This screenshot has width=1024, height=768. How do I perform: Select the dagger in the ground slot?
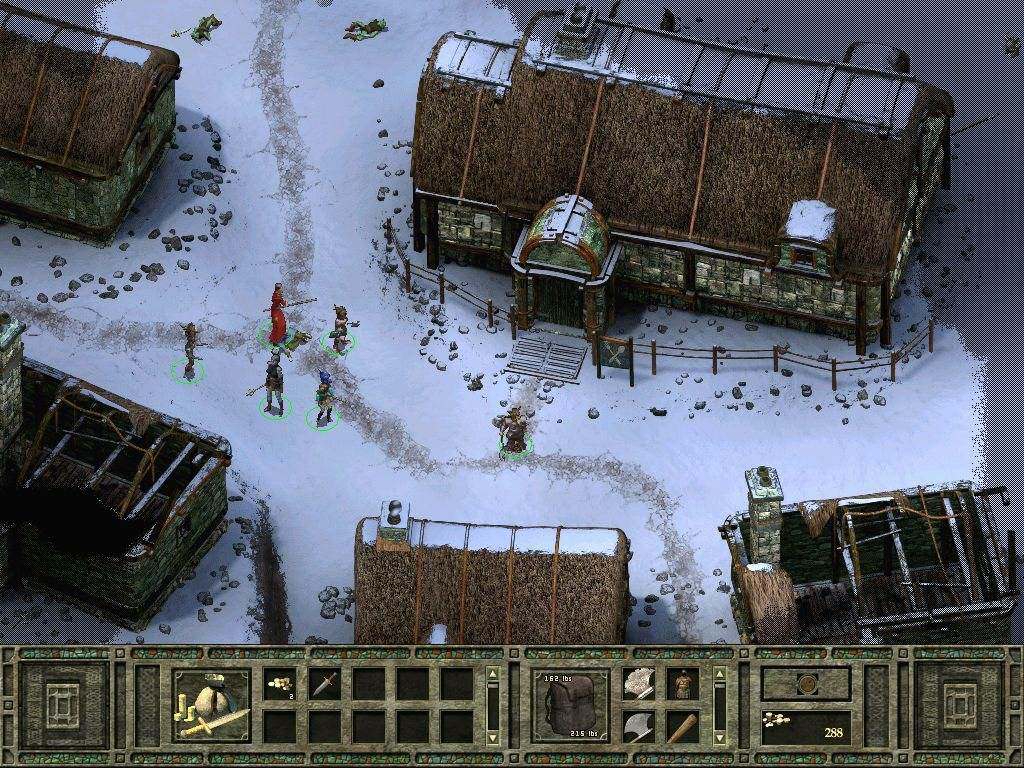323,683
